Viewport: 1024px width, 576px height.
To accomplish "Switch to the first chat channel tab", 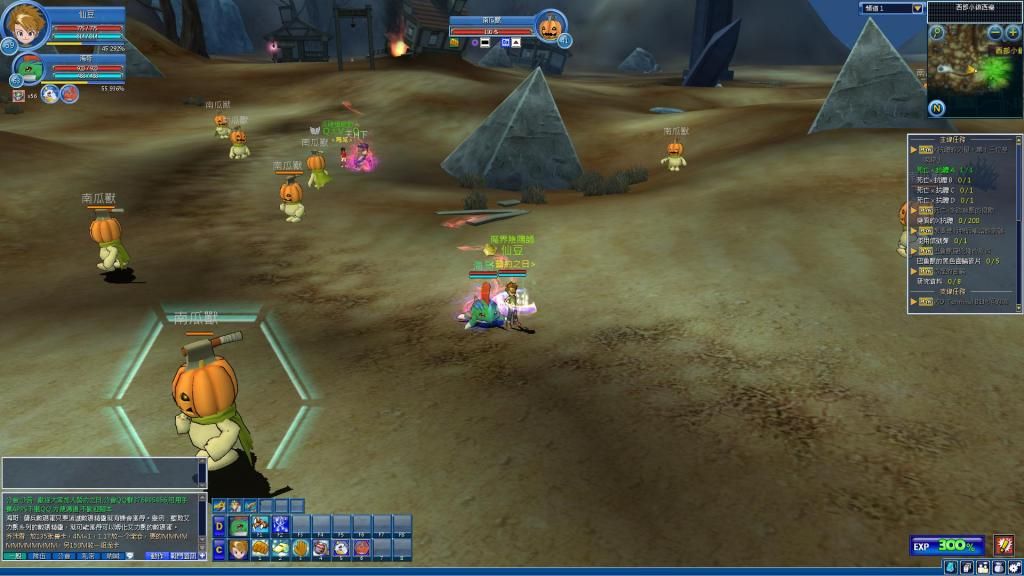I will pyautogui.click(x=13, y=555).
